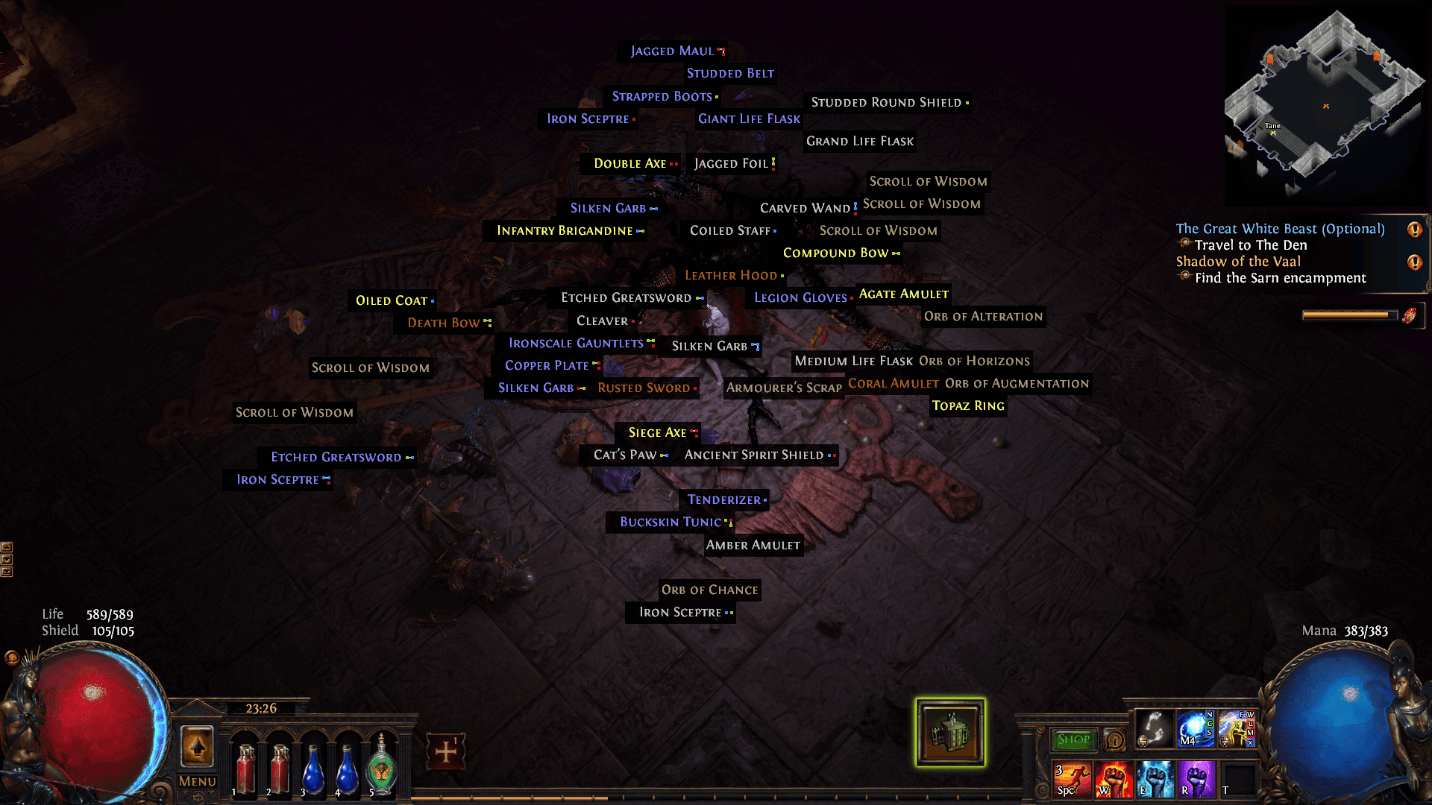Pick up the Orb of Chance label

tap(710, 590)
